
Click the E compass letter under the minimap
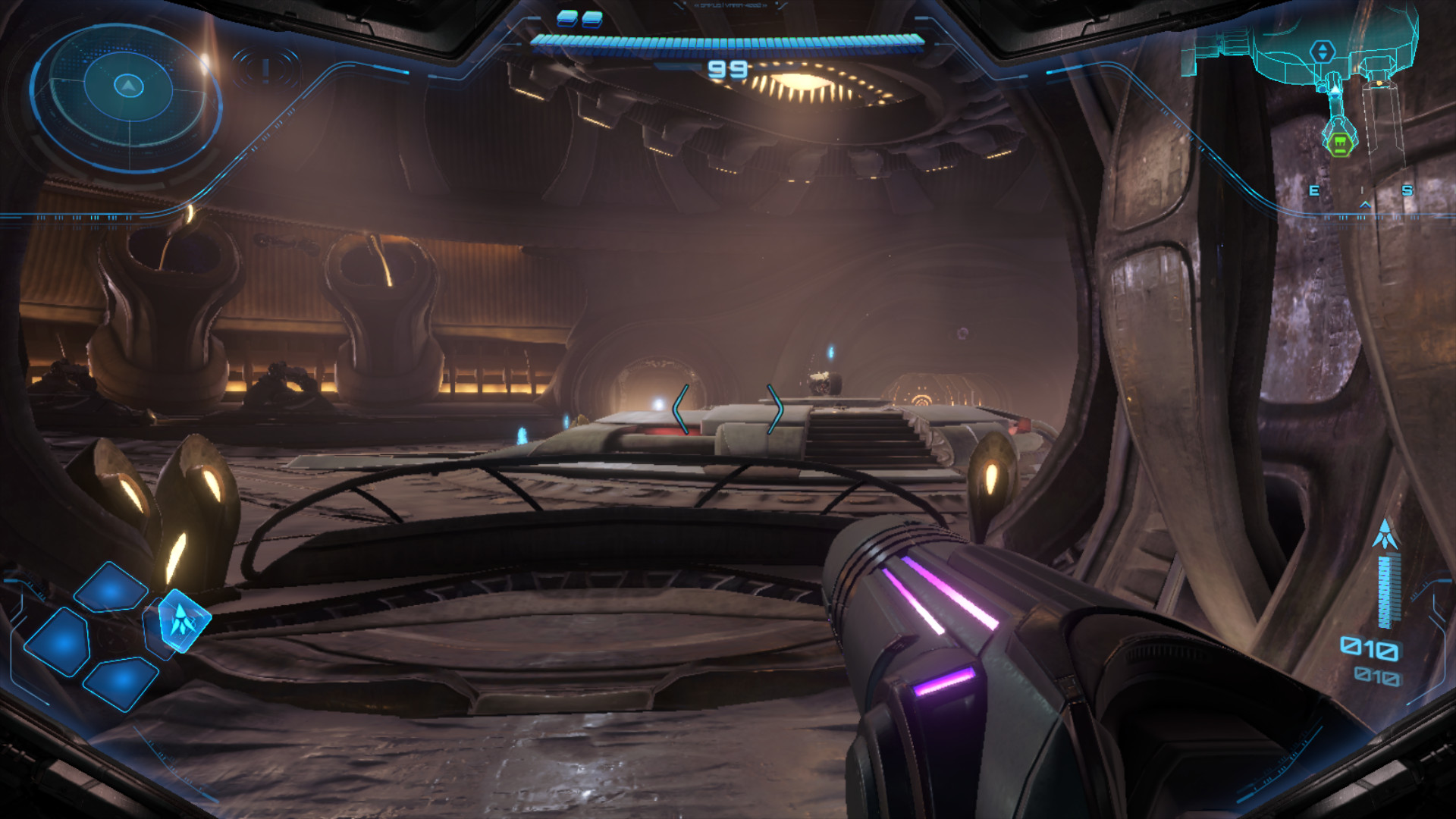click(x=1313, y=190)
